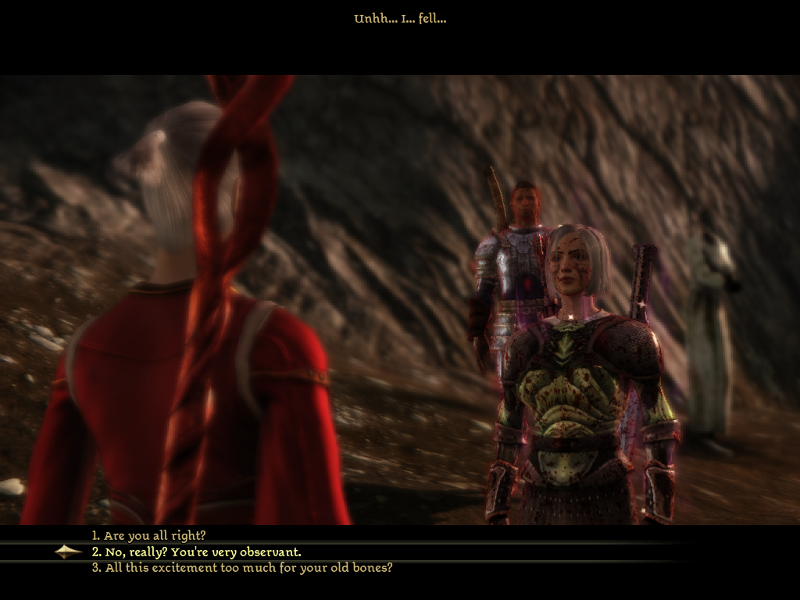This screenshot has height=600, width=800.
Task: Select "No, really? You're very observant." reply
Action: point(196,552)
